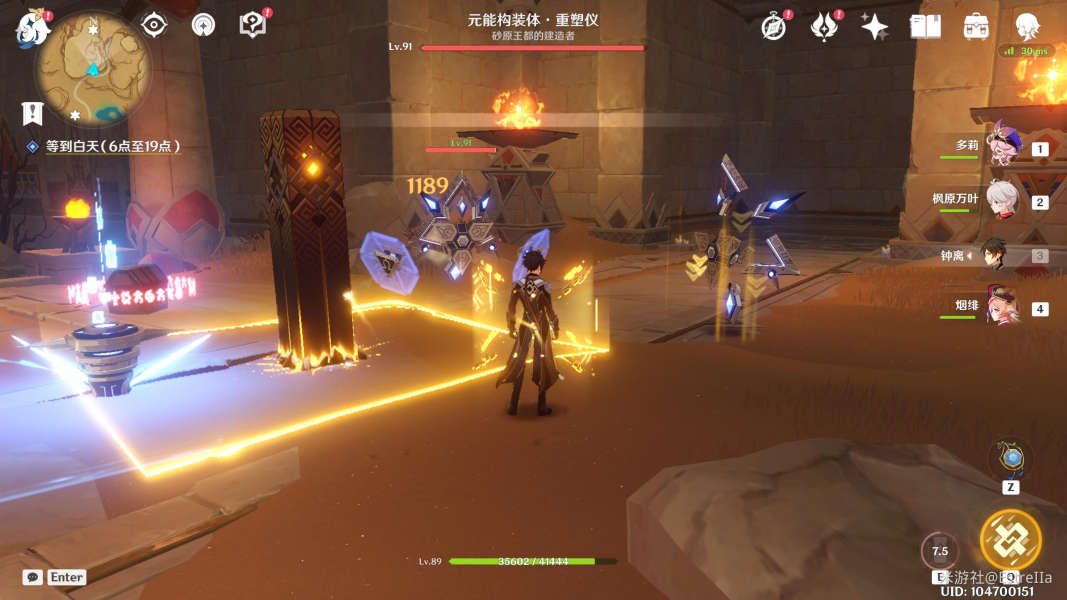The image size is (1067, 600).
Task: Switch to party member 枫原万叶
Action: point(1001,201)
